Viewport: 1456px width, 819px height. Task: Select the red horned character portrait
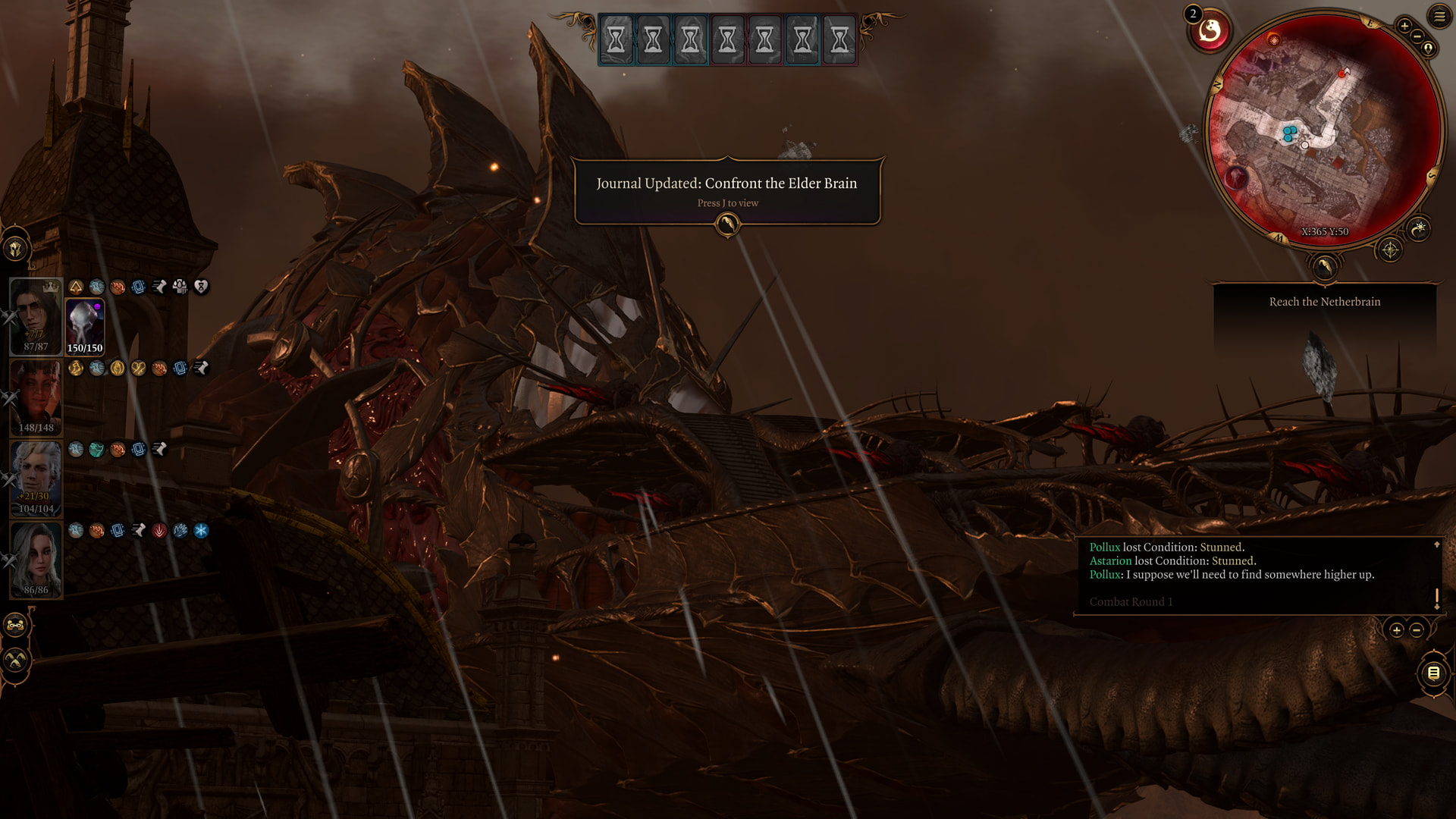[x=36, y=397]
